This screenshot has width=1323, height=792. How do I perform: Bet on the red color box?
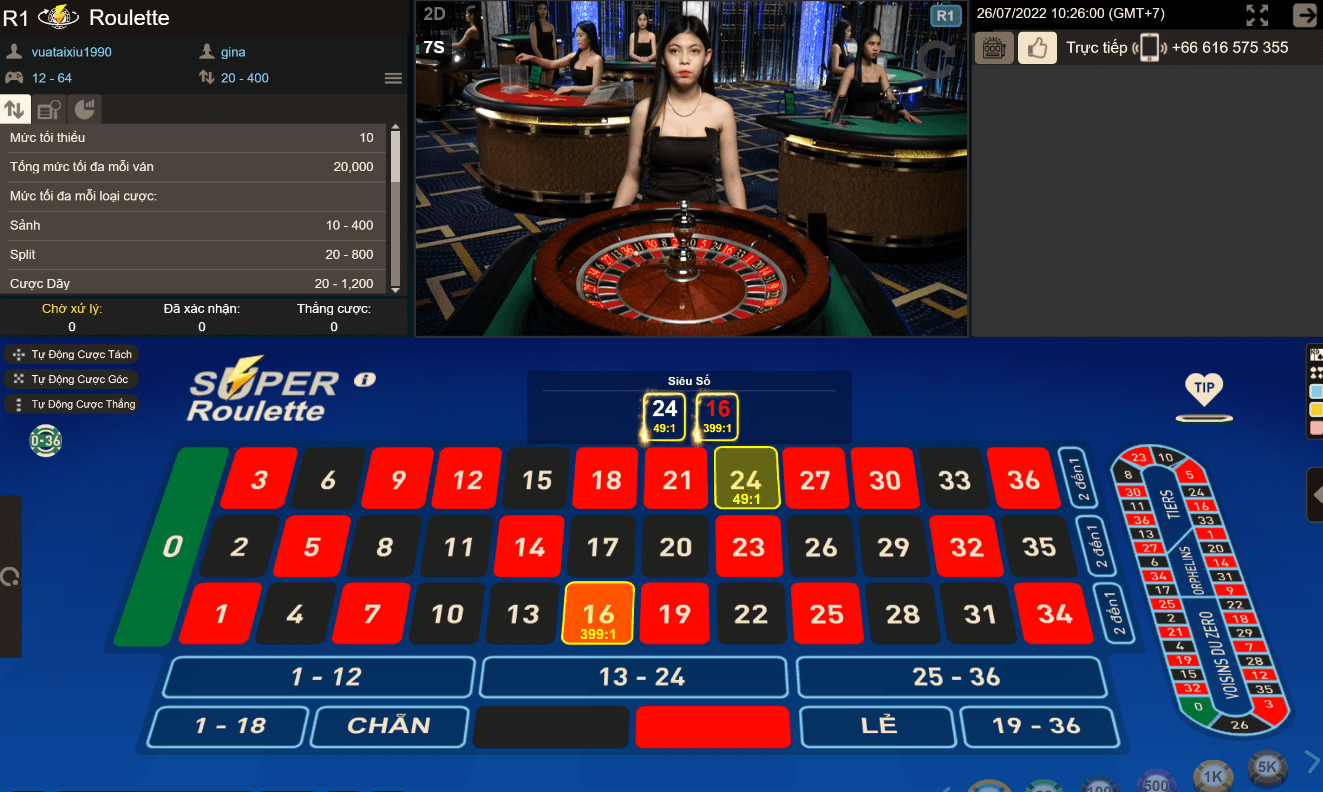[x=713, y=727]
